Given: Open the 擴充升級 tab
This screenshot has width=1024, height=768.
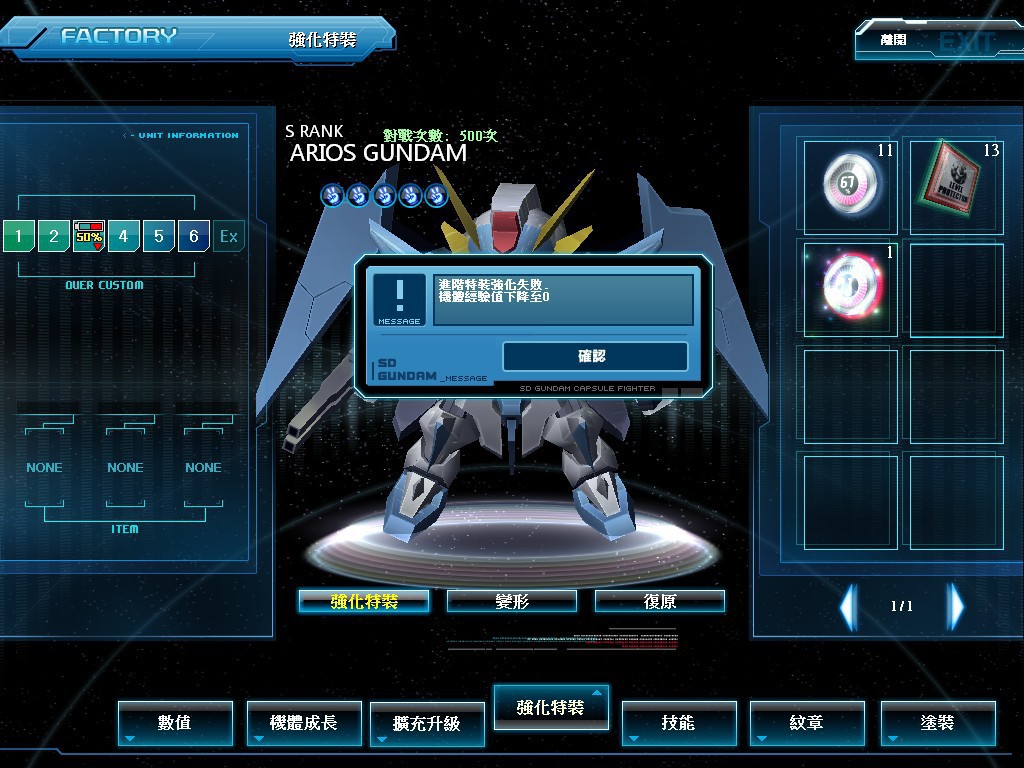Looking at the screenshot, I should 427,723.
